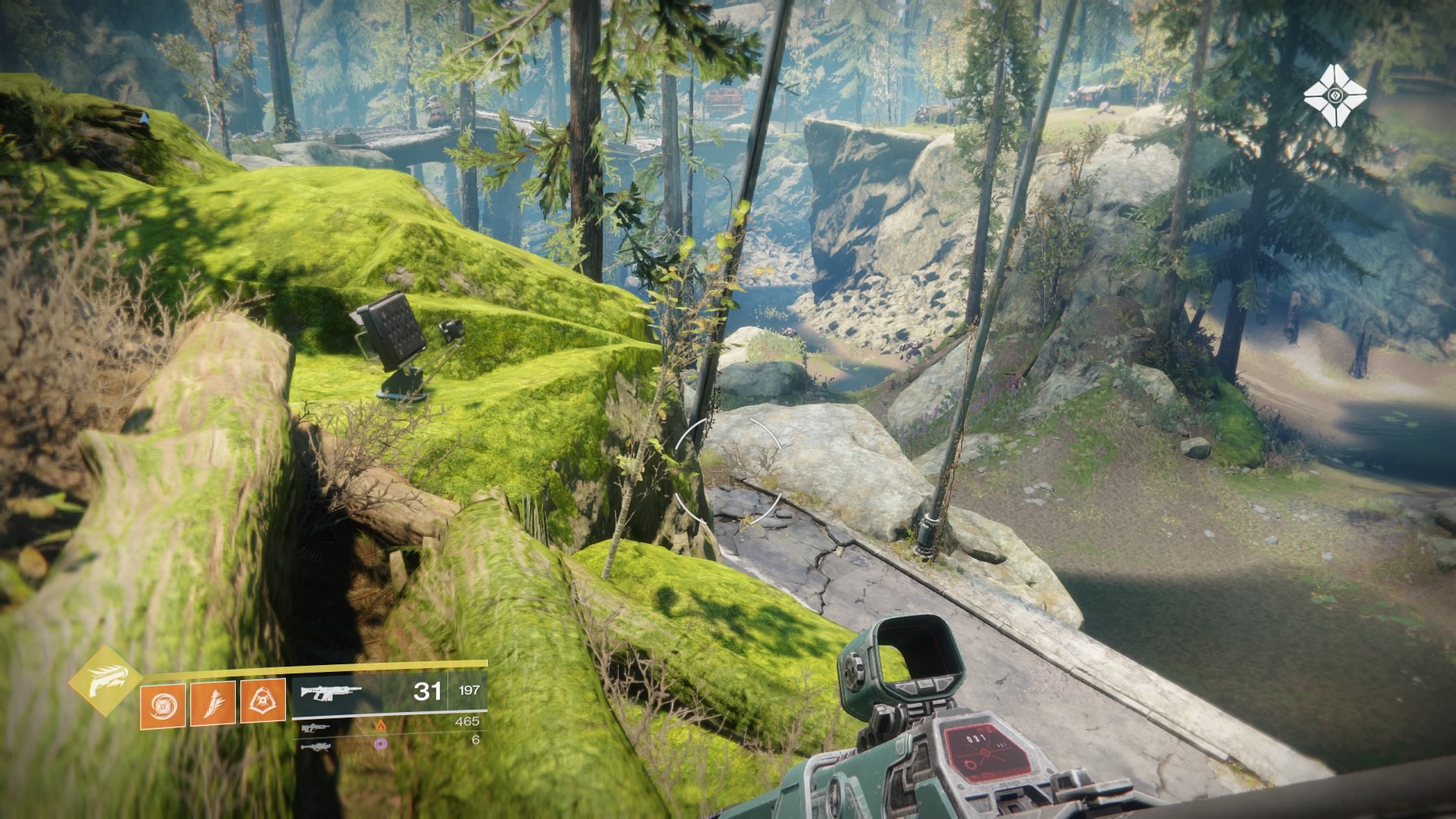Image resolution: width=1456 pixels, height=819 pixels.
Task: Select the equipped auto rifle weapon
Action: [x=331, y=692]
